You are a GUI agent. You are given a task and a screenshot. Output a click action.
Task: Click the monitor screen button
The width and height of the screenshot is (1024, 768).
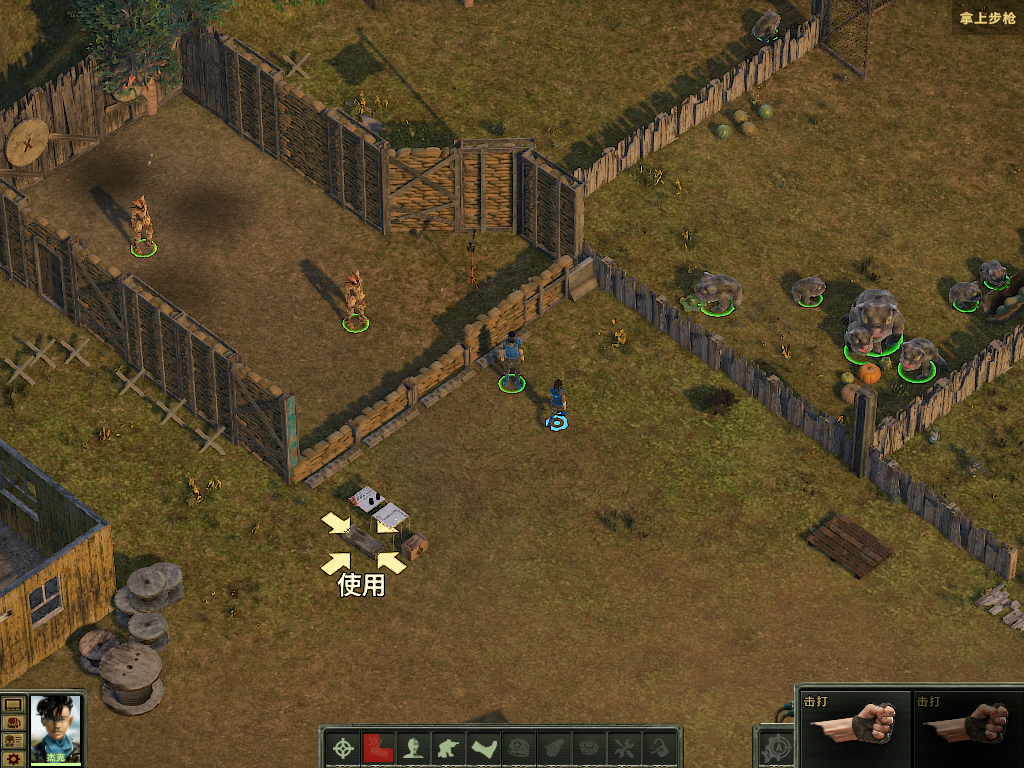coord(13,705)
